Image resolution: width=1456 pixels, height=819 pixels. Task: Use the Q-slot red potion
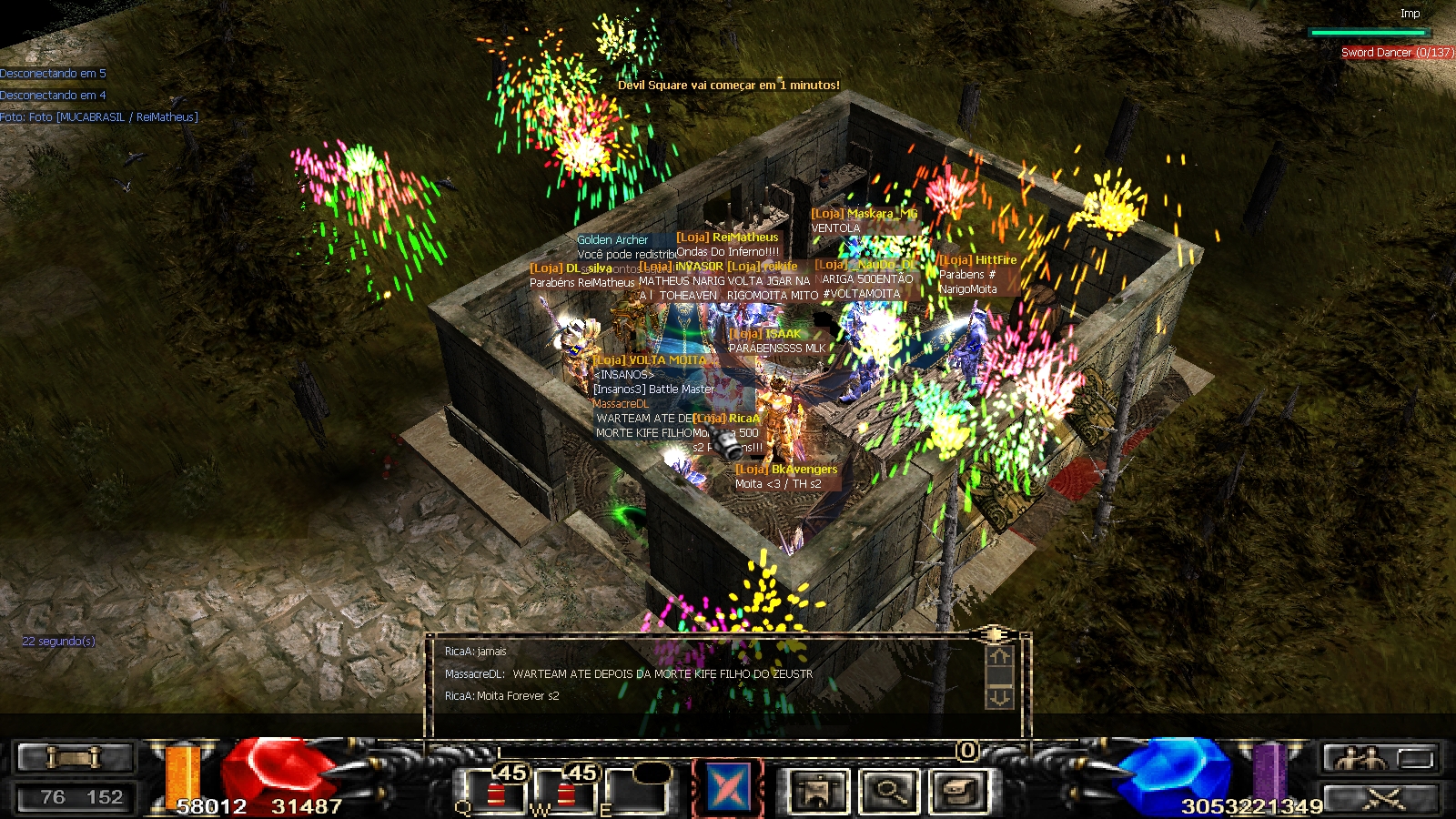coord(497,792)
